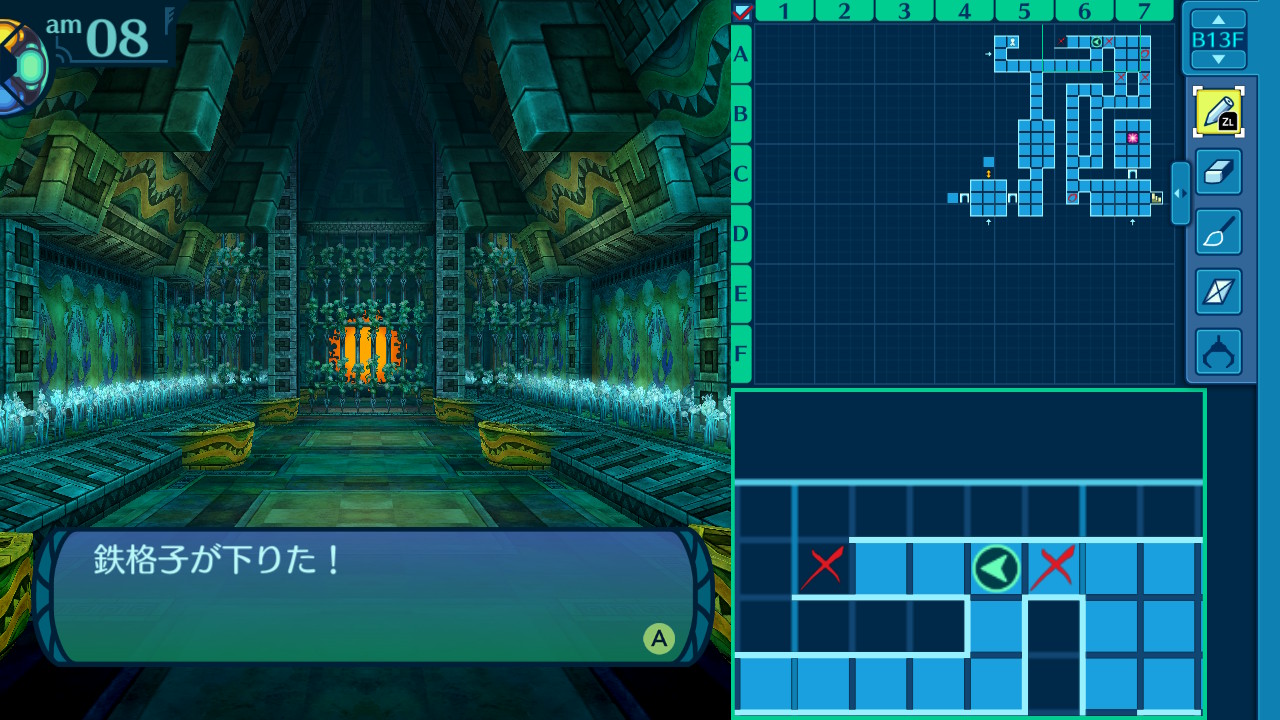The height and width of the screenshot is (720, 1280).
Task: Click the orange up-down arrow map marker
Action: pos(989,174)
